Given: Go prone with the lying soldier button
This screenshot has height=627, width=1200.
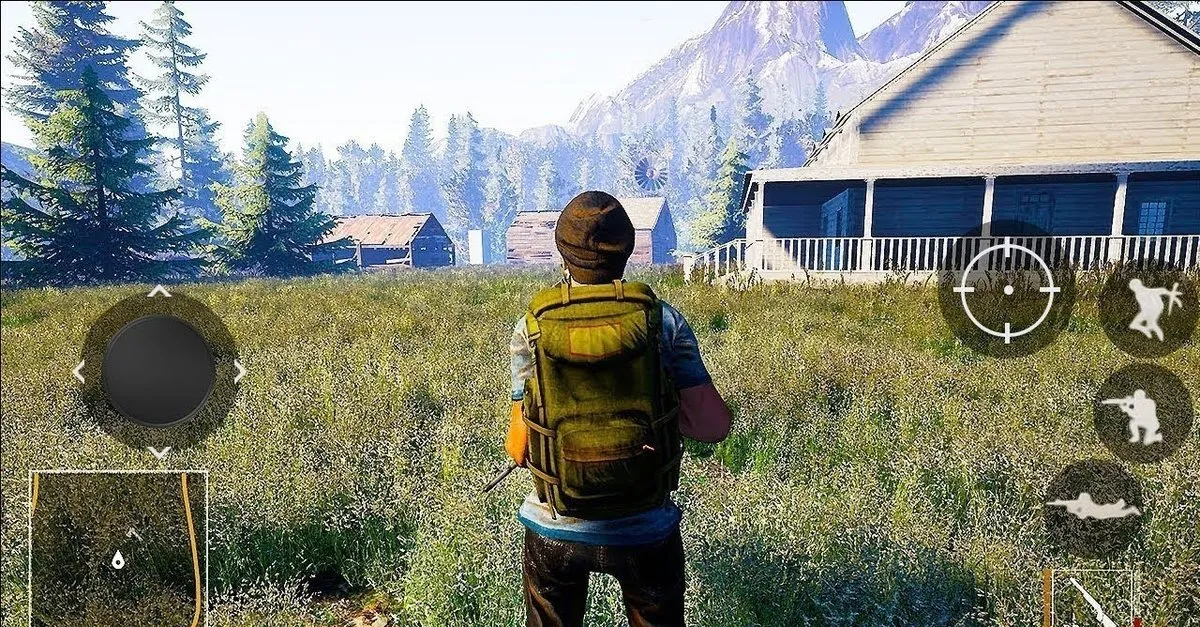Looking at the screenshot, I should click(1093, 507).
